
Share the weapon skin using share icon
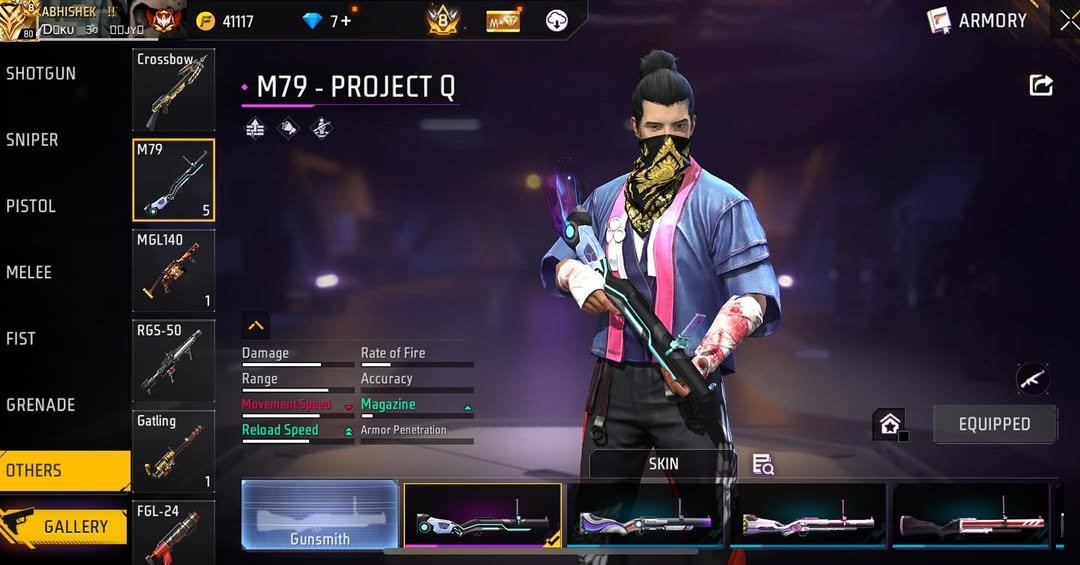pyautogui.click(x=1041, y=86)
